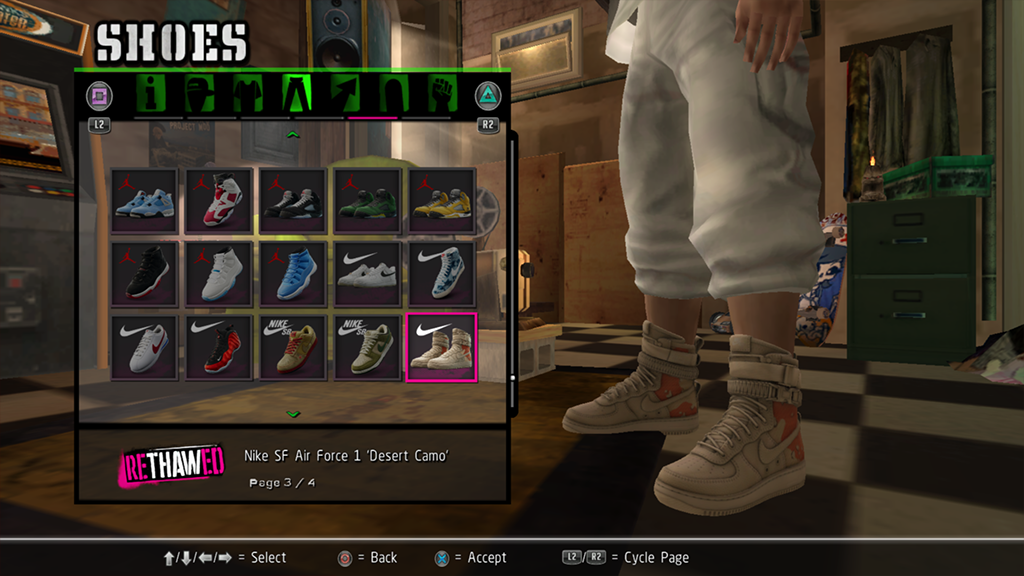Select the white Nike Cortez with red swoosh
The width and height of the screenshot is (1024, 576).
[x=144, y=347]
